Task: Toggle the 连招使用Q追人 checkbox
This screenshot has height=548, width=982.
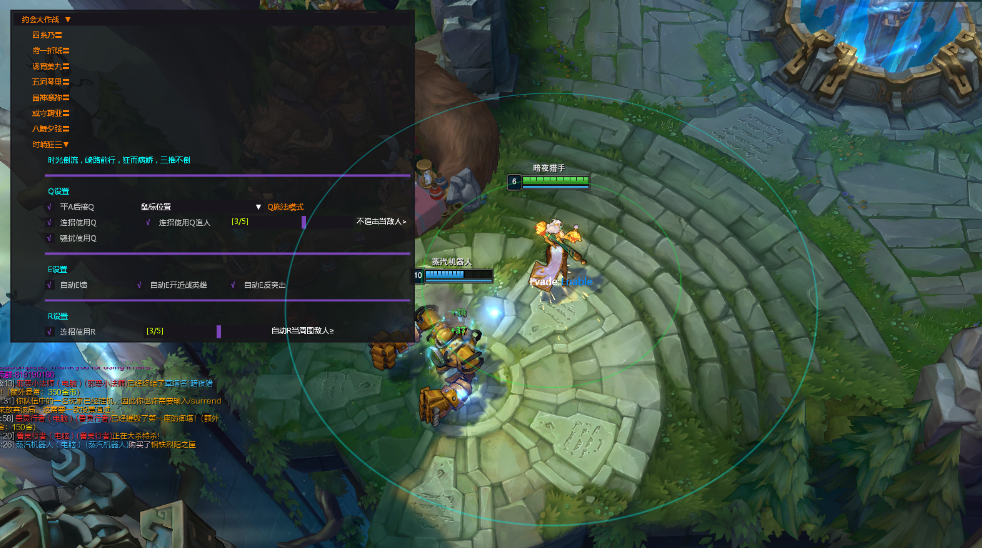Action: (148, 222)
